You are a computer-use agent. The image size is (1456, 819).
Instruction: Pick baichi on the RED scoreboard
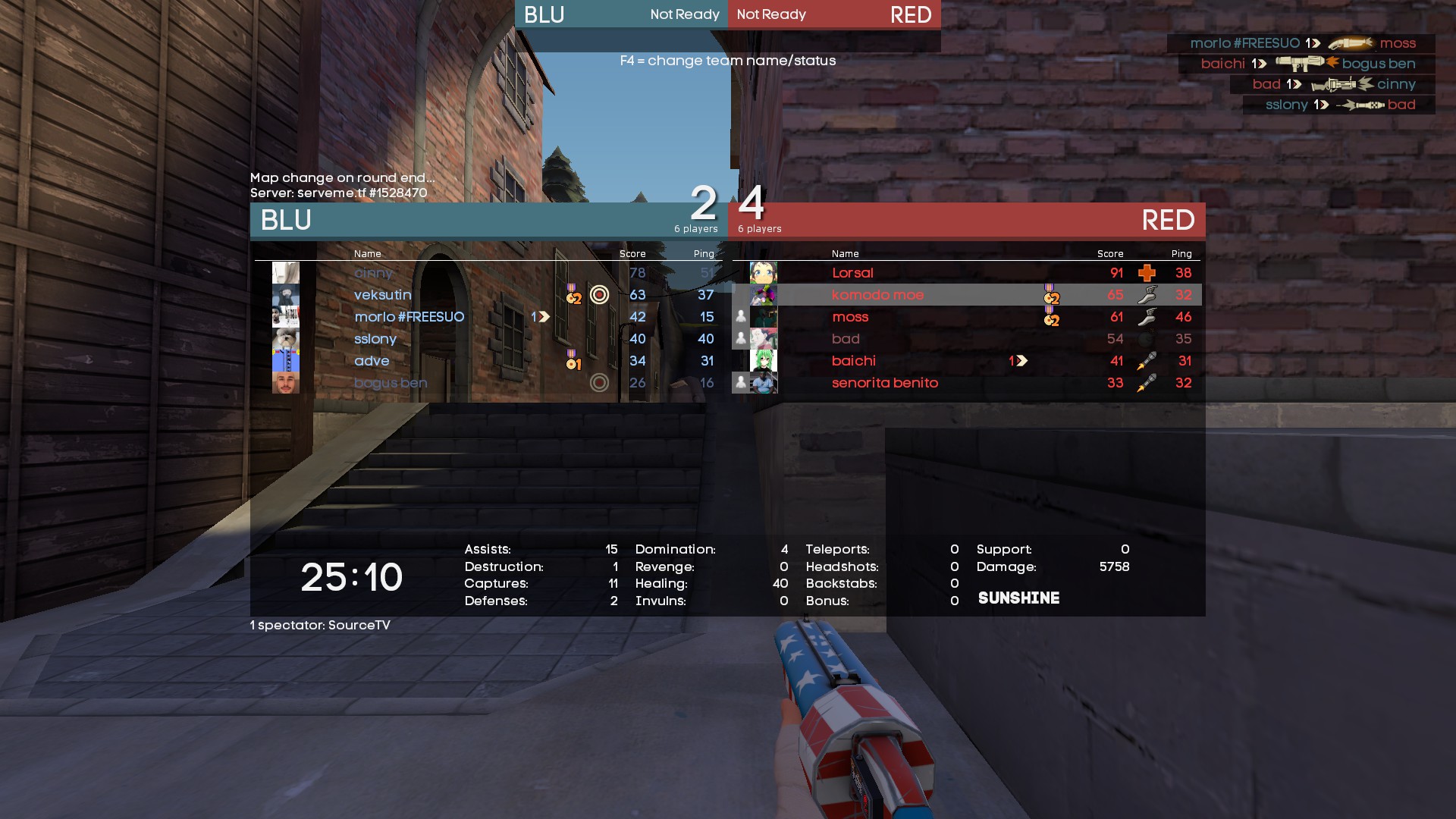(853, 361)
